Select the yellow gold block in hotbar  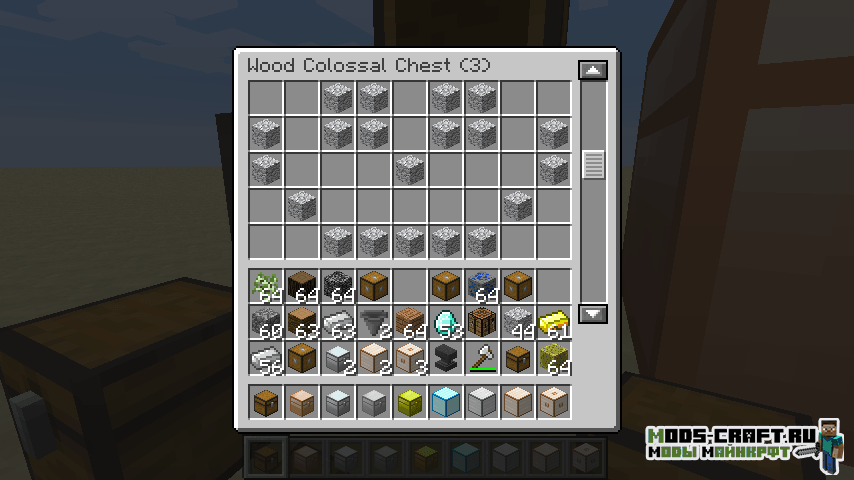(410, 402)
